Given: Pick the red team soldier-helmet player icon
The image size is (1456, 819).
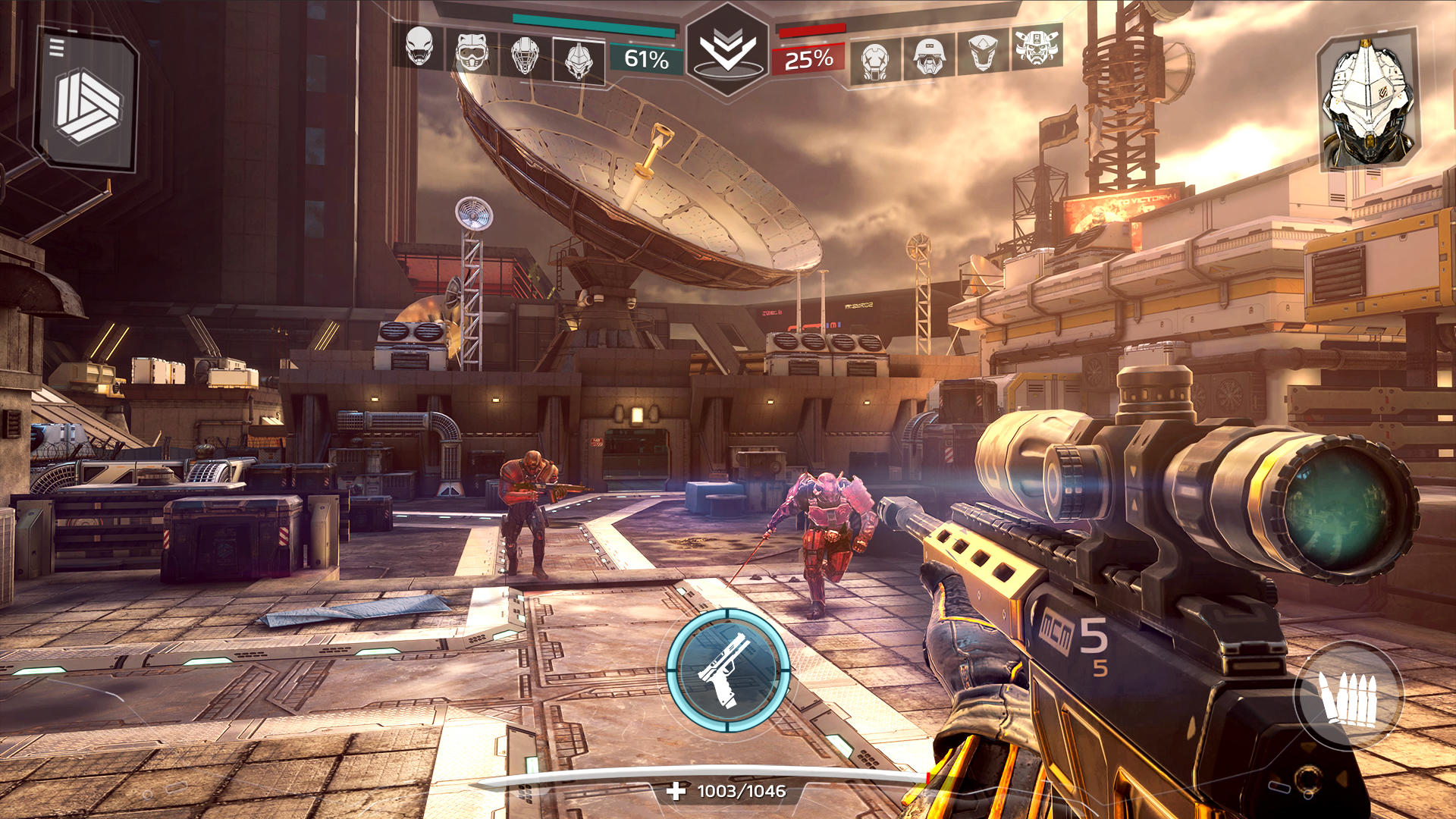Looking at the screenshot, I should coord(929,56).
